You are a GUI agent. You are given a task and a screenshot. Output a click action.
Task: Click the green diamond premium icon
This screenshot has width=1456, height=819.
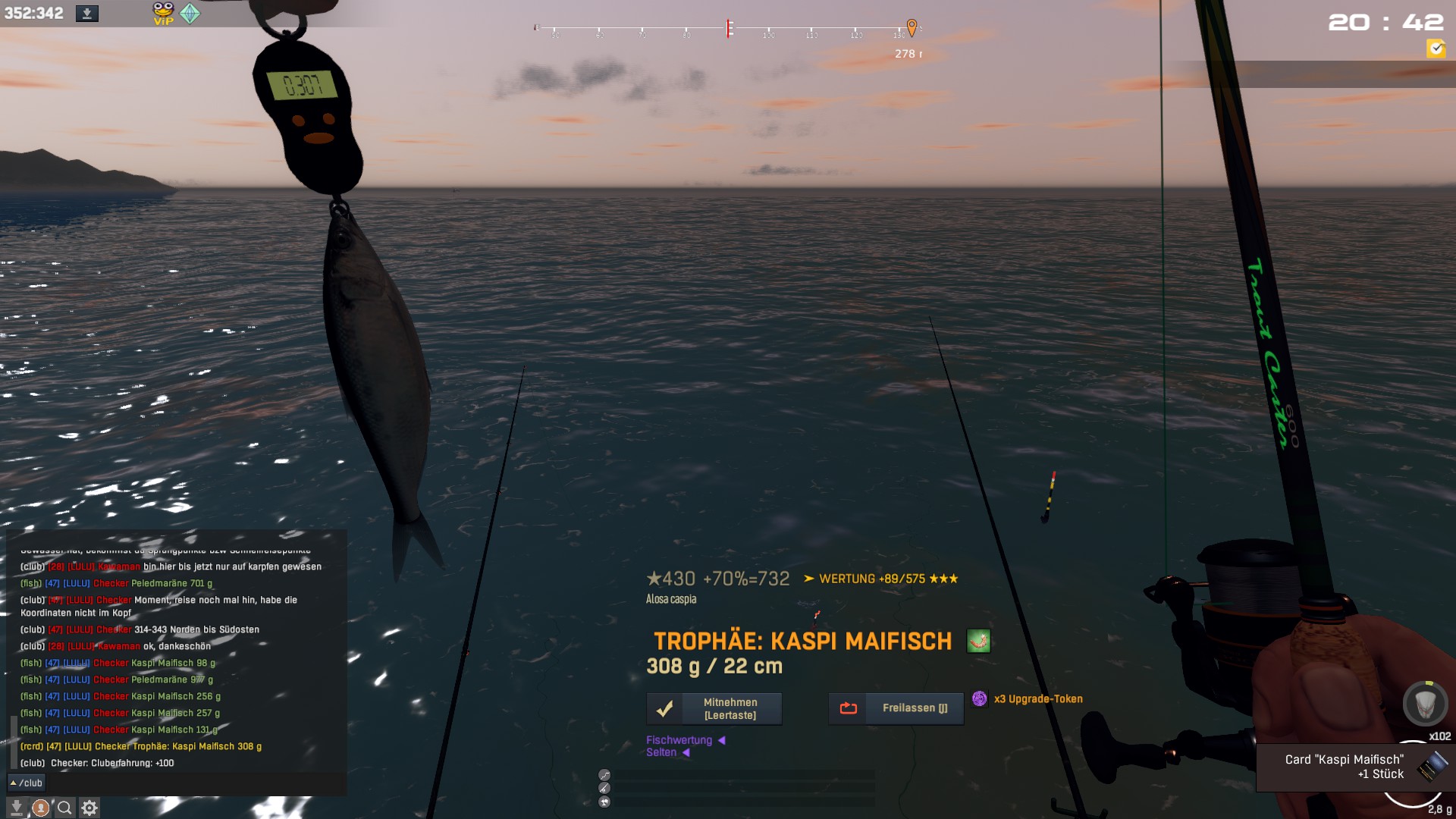(190, 13)
